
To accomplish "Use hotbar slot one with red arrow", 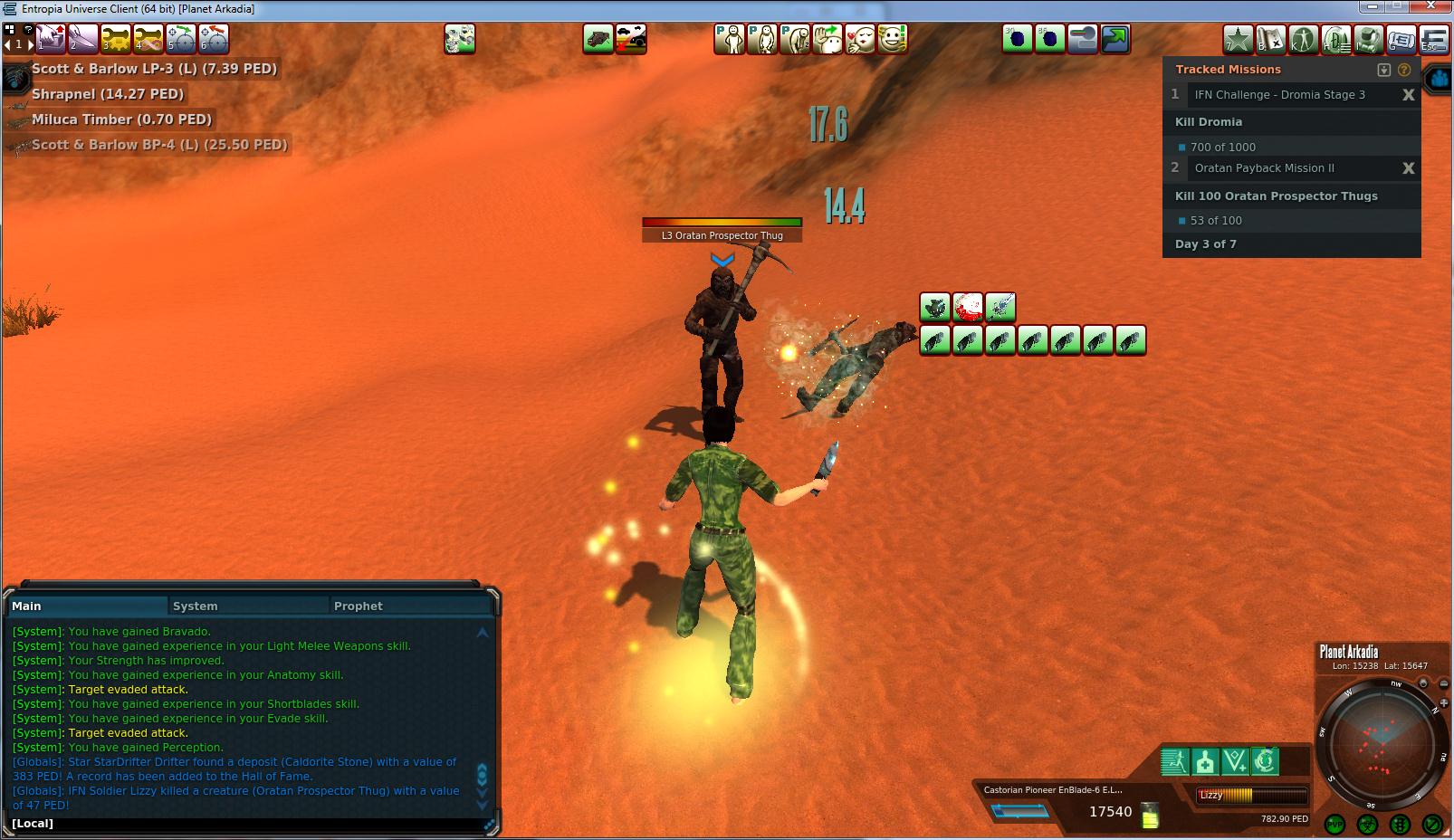I will point(50,39).
